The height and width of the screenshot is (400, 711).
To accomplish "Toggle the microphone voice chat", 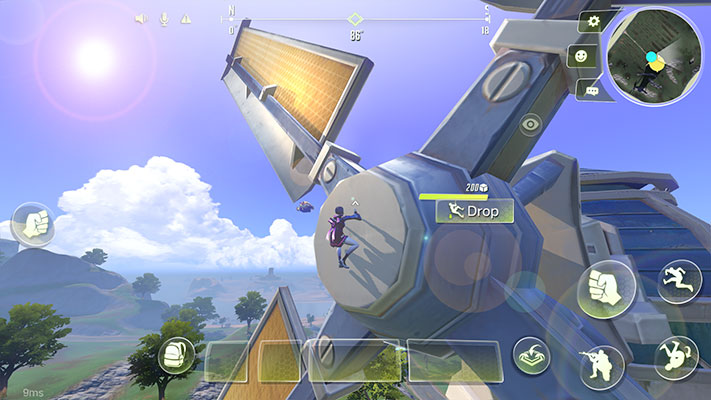I will (163, 19).
